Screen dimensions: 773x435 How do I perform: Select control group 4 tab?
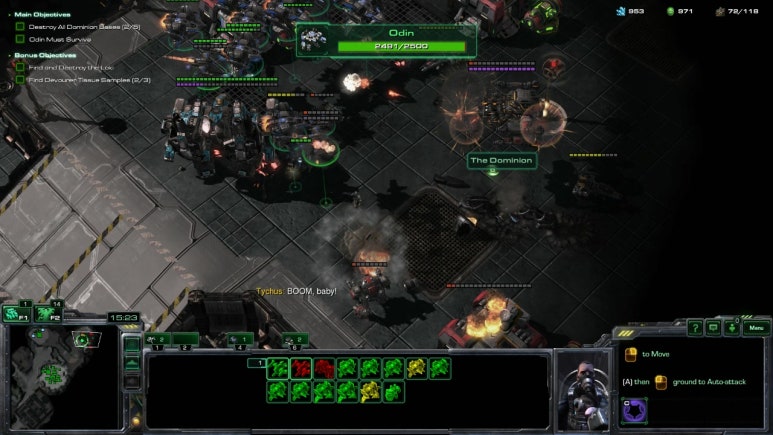240,340
